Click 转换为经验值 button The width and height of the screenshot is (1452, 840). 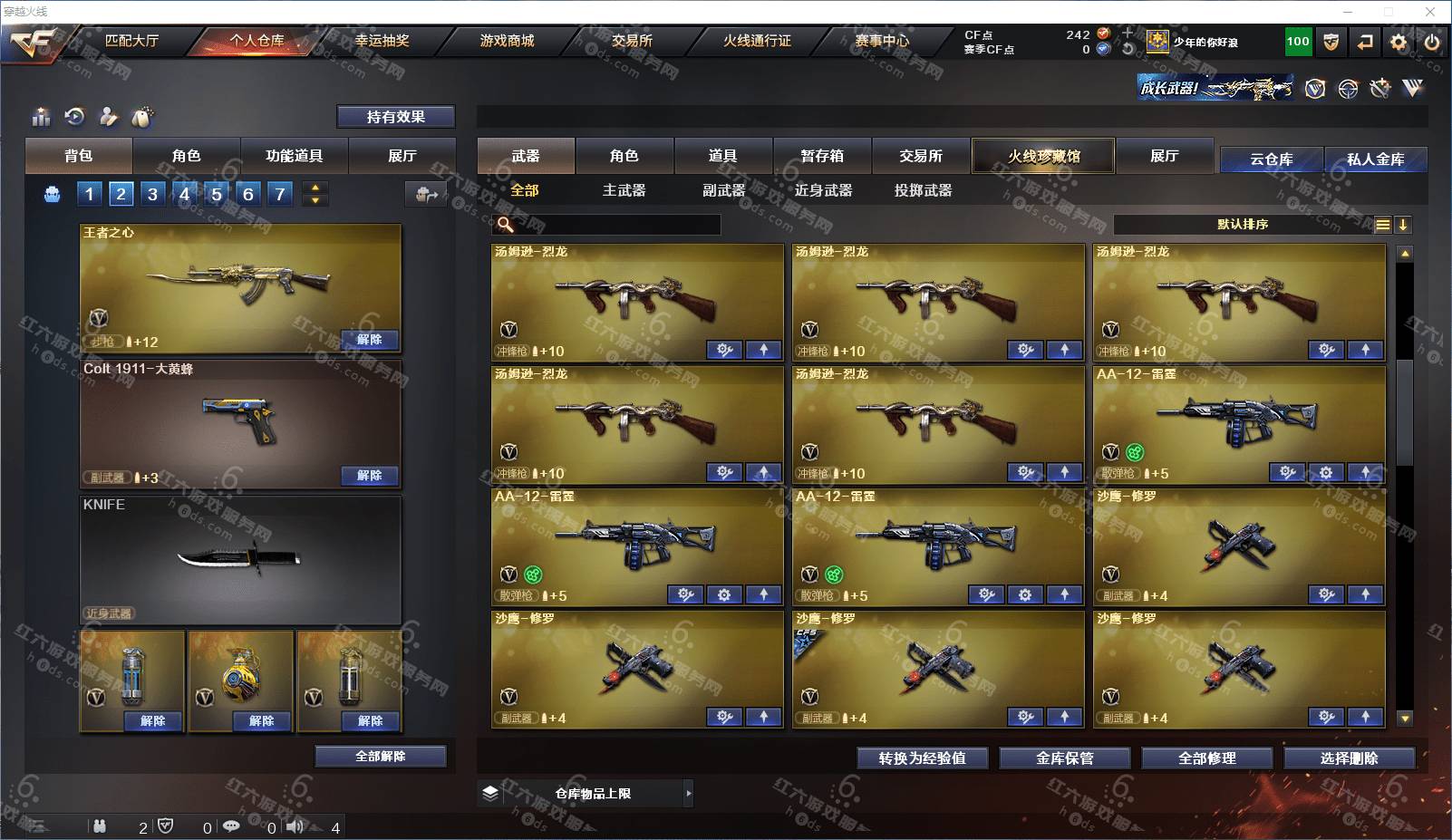922,758
